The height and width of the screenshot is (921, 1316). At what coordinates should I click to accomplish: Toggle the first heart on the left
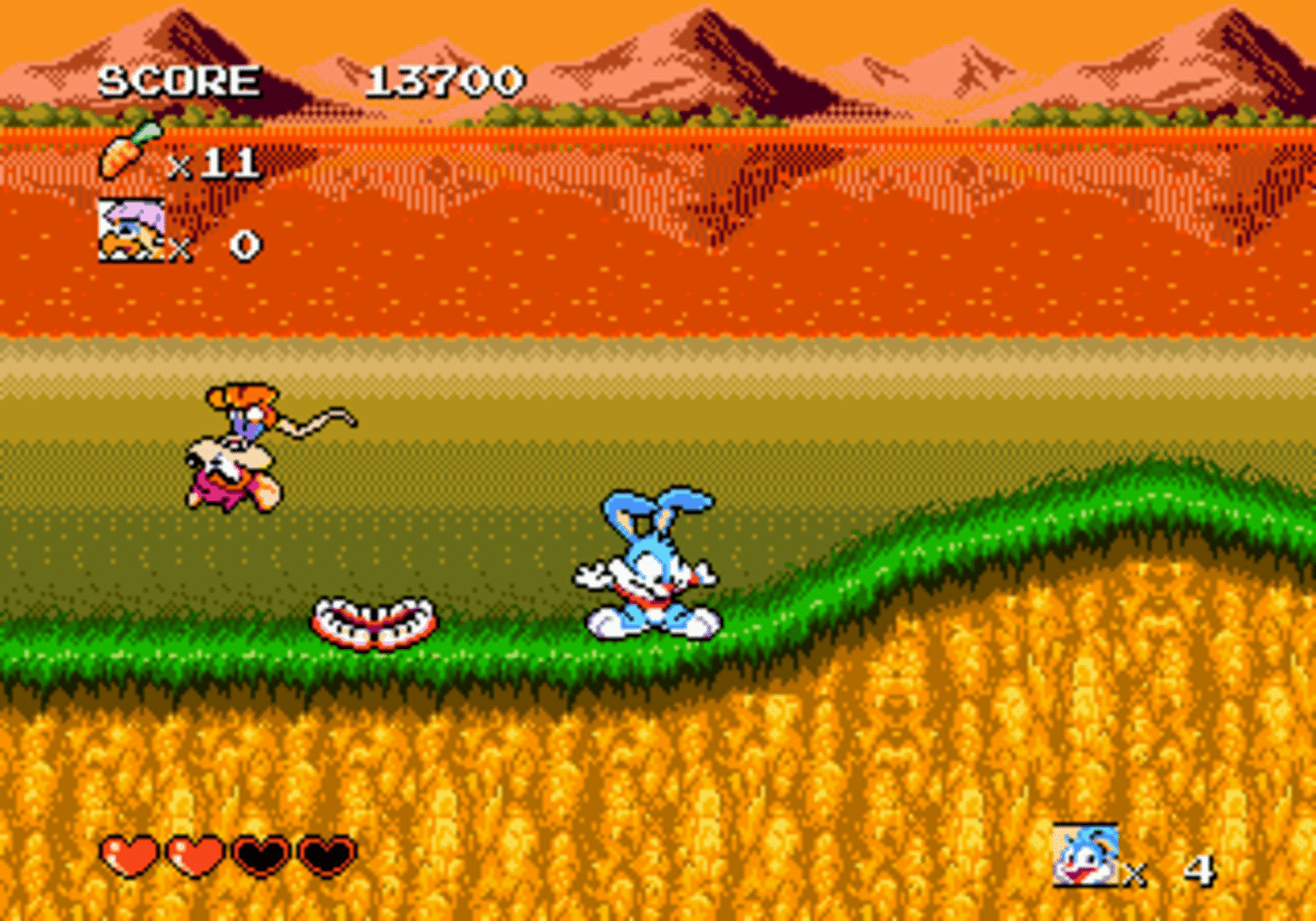click(125, 857)
